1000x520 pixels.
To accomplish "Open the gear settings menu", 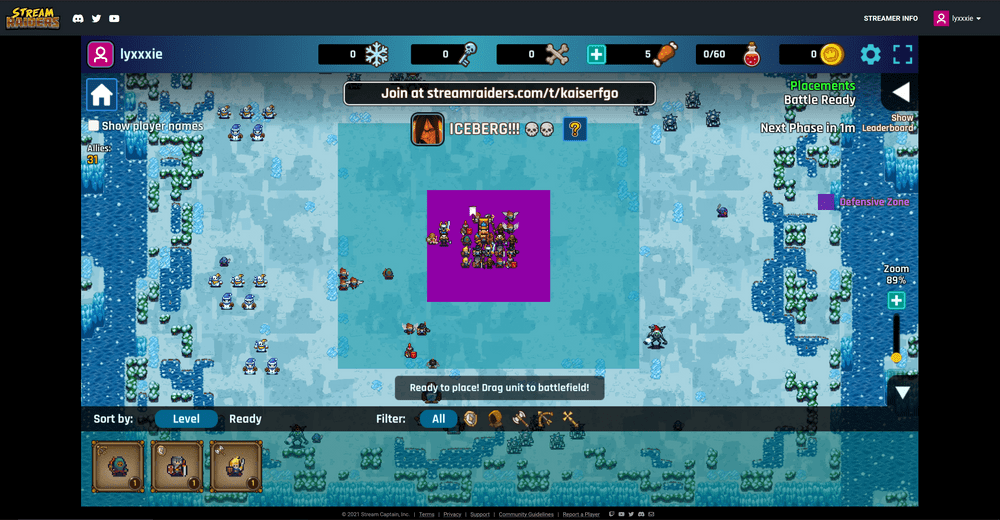I will (x=871, y=55).
